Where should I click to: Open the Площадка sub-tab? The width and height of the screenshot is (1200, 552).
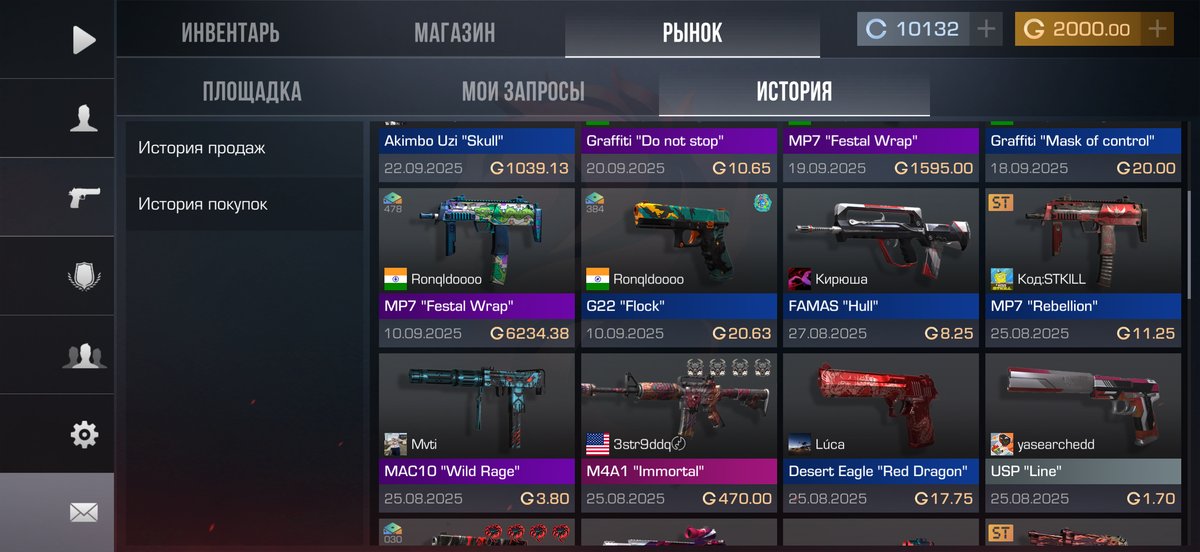pos(251,92)
